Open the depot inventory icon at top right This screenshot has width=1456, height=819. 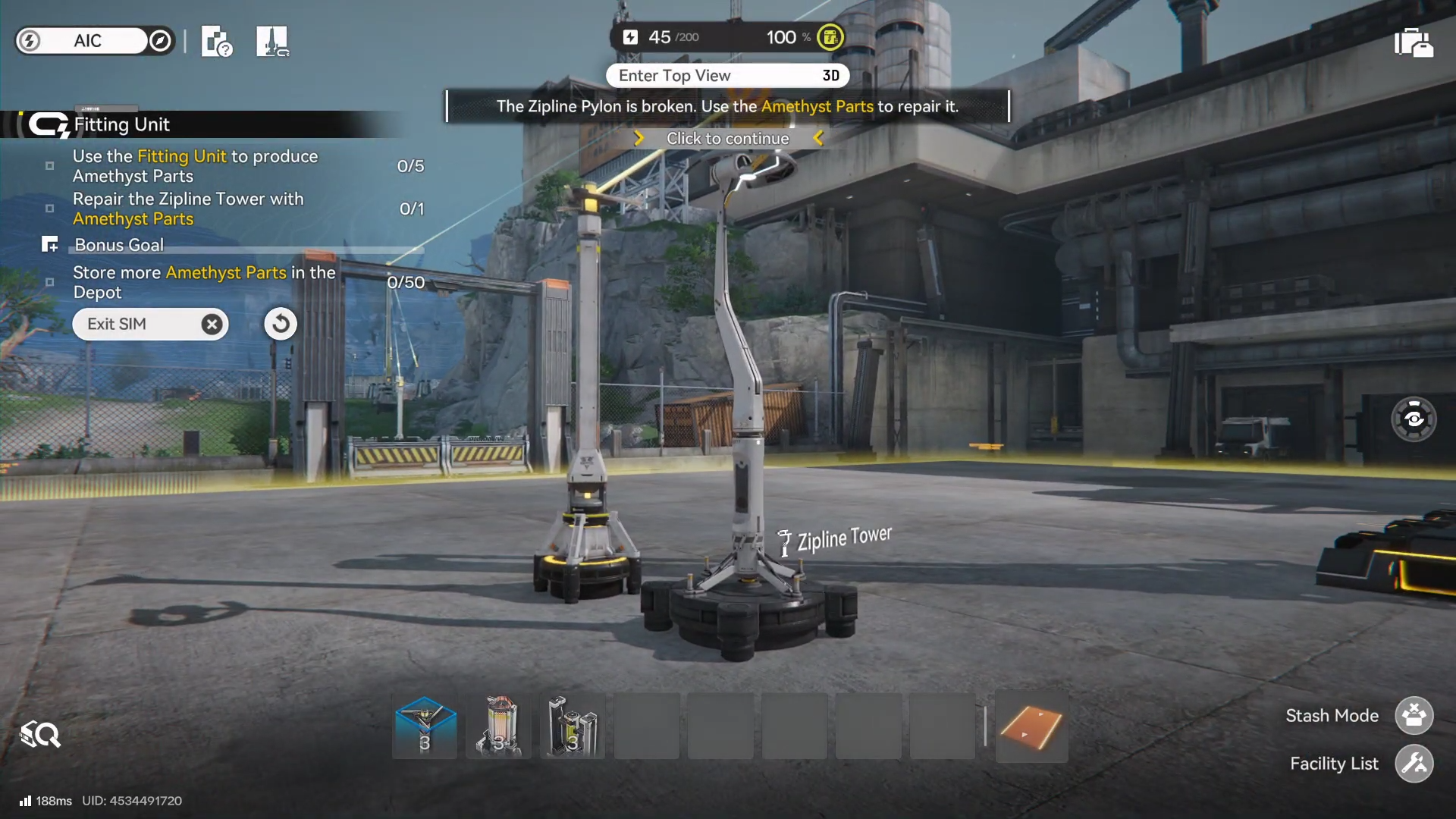pyautogui.click(x=1413, y=42)
